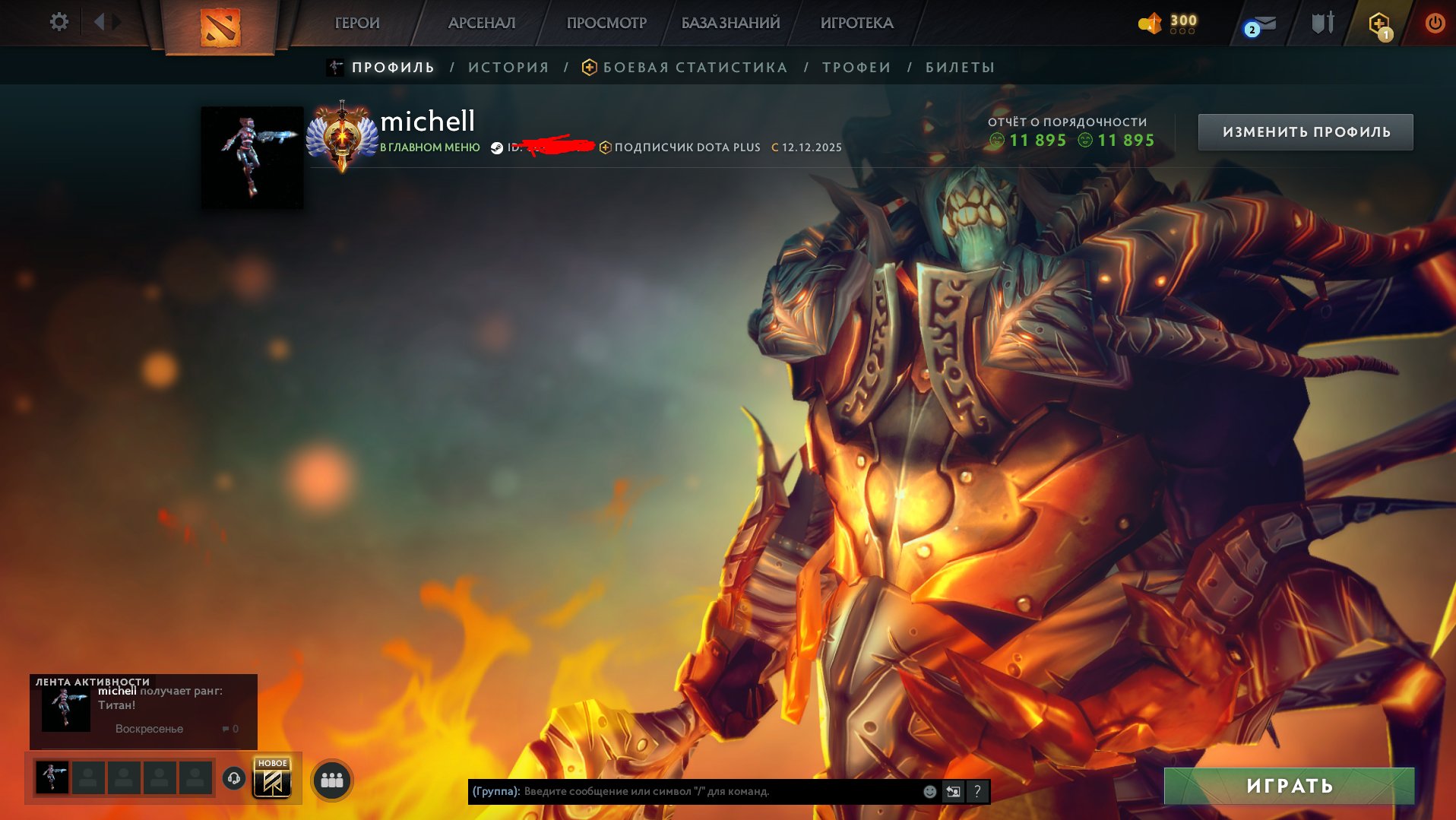The height and width of the screenshot is (820, 1456).
Task: Switch to the ИСТОРИЯ tab
Action: tap(508, 67)
